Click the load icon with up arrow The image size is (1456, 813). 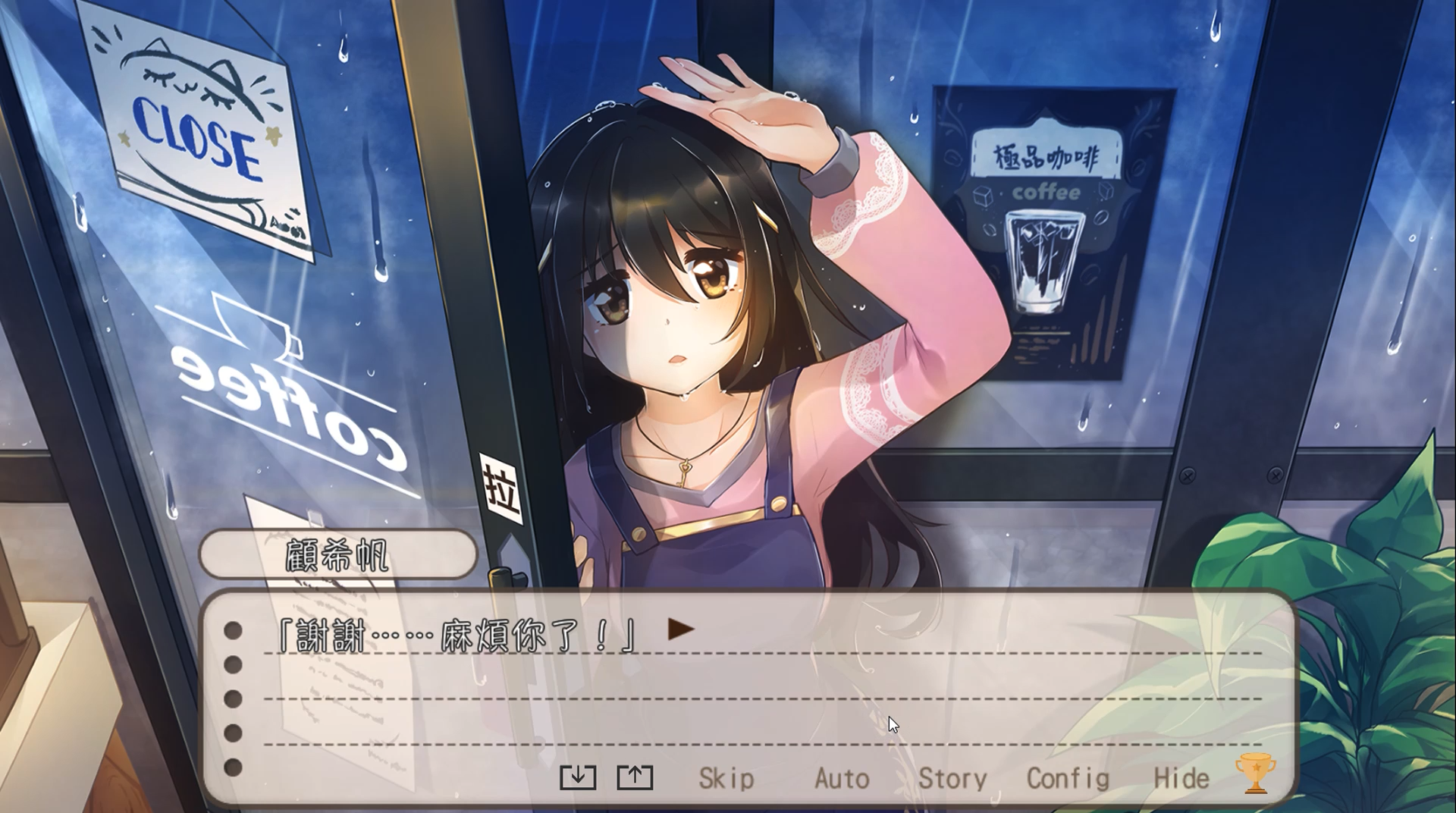tap(635, 777)
